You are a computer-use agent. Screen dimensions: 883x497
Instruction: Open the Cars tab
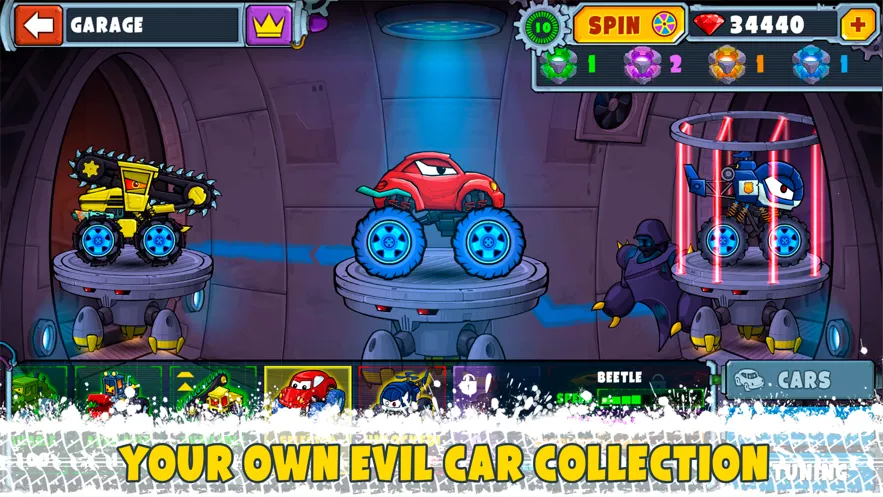coord(799,380)
